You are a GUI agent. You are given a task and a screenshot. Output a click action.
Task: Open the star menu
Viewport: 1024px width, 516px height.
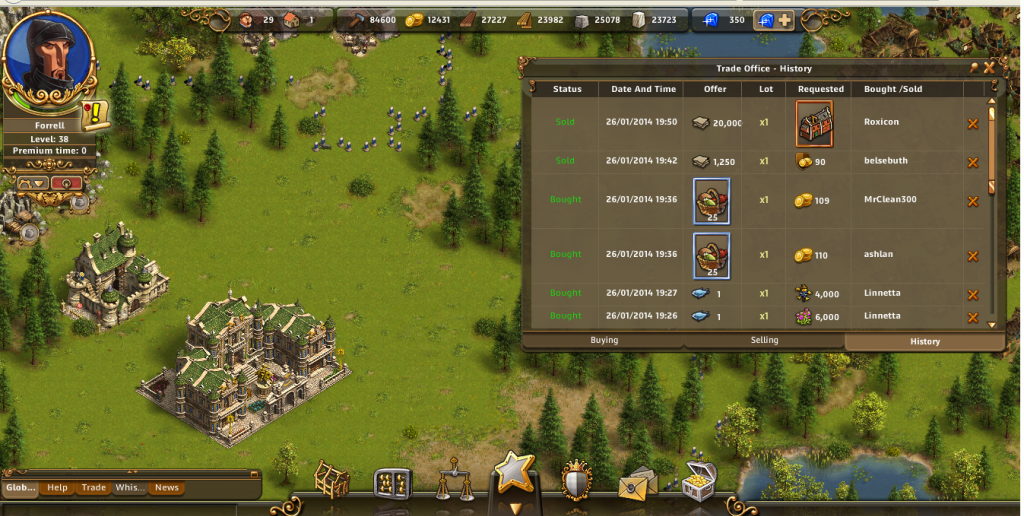point(515,474)
